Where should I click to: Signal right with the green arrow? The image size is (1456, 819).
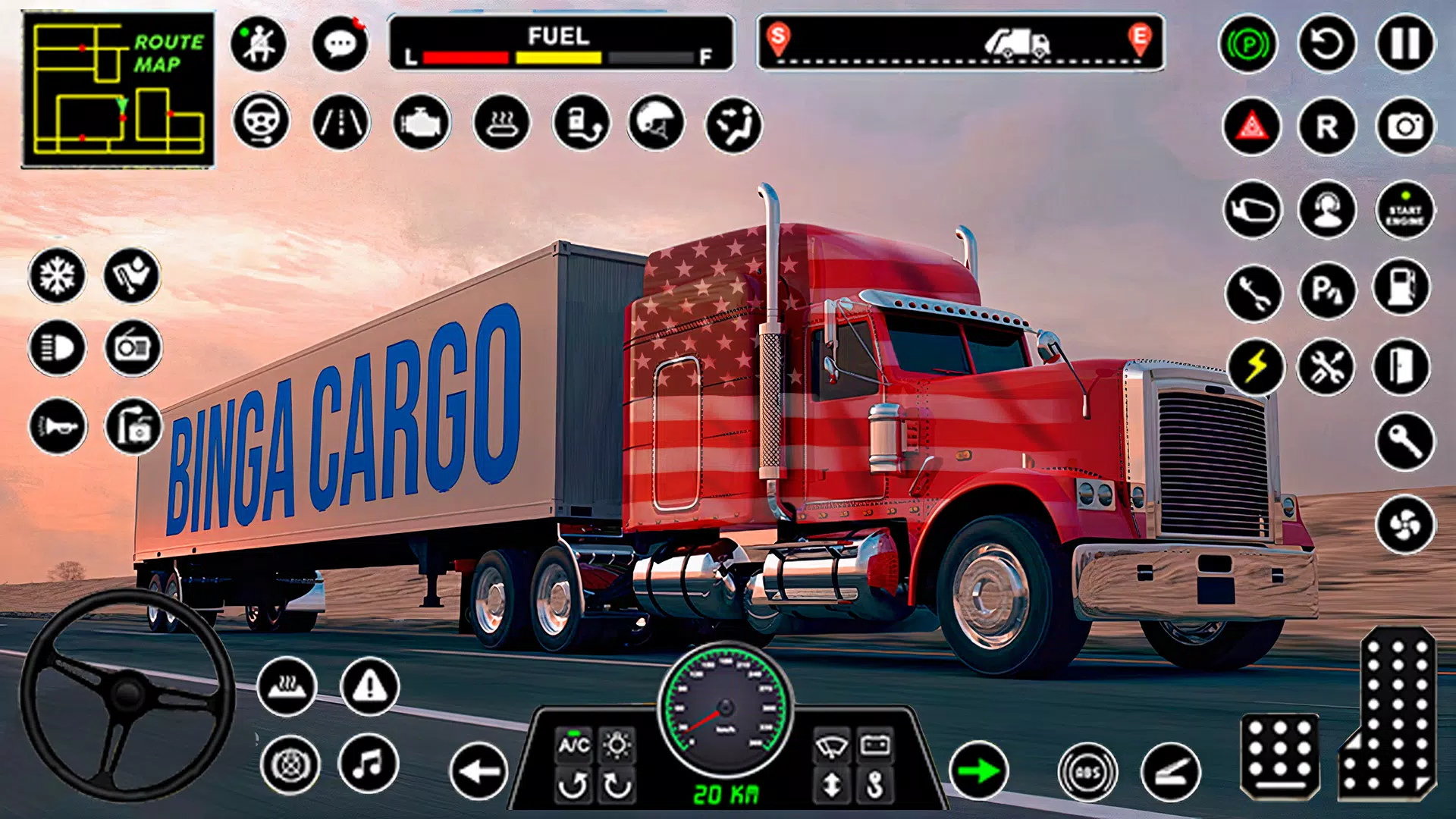click(x=978, y=771)
